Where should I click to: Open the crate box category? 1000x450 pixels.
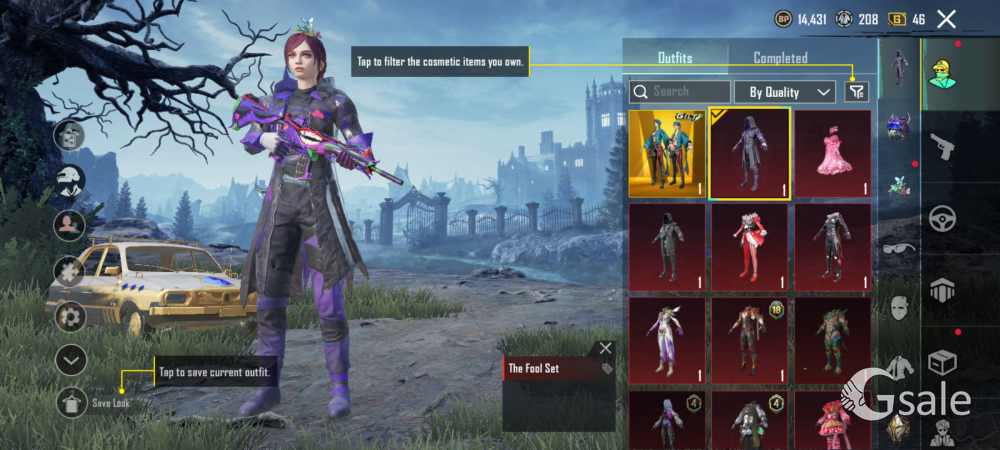tap(943, 360)
